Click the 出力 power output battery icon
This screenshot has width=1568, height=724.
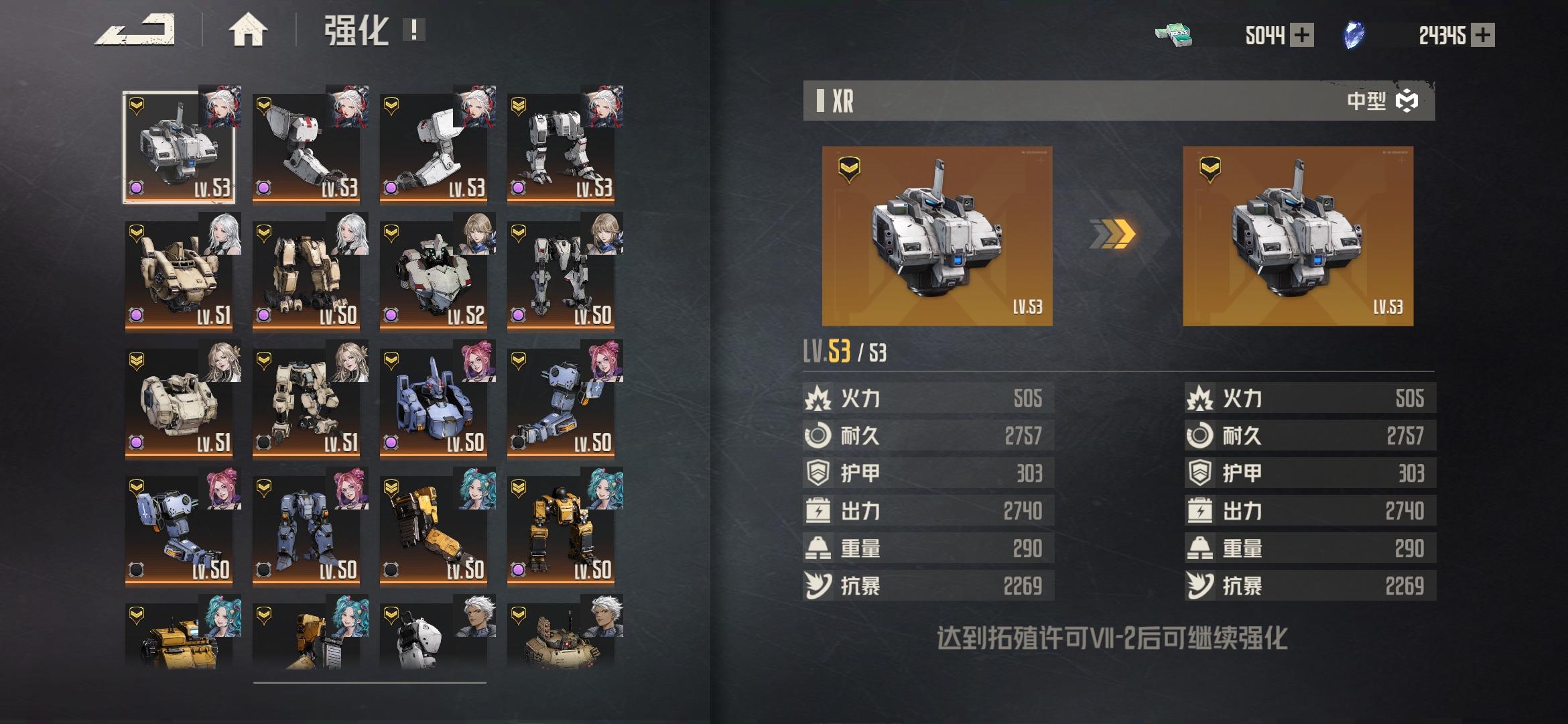[819, 511]
